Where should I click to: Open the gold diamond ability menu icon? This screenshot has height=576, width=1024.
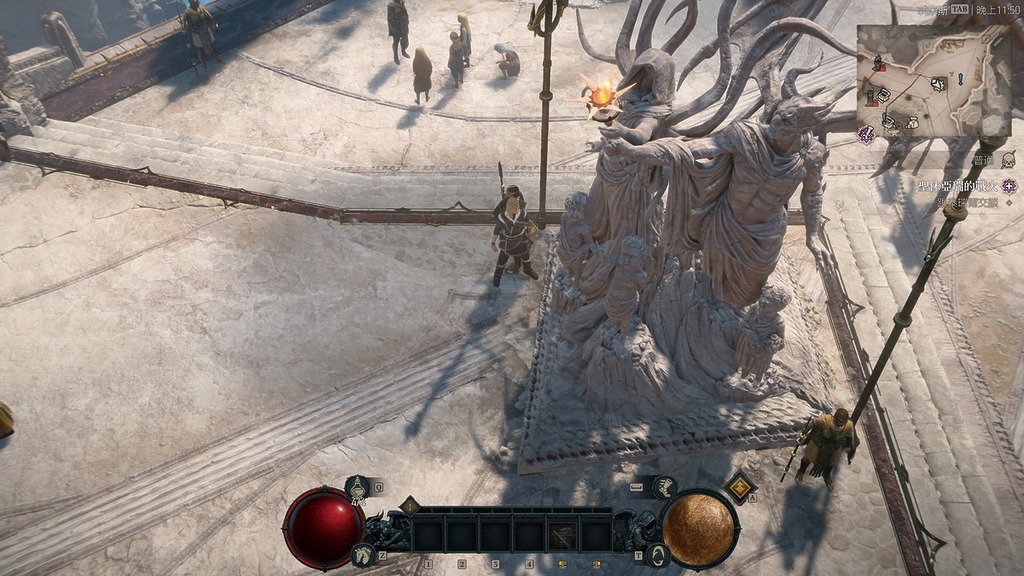[x=740, y=487]
